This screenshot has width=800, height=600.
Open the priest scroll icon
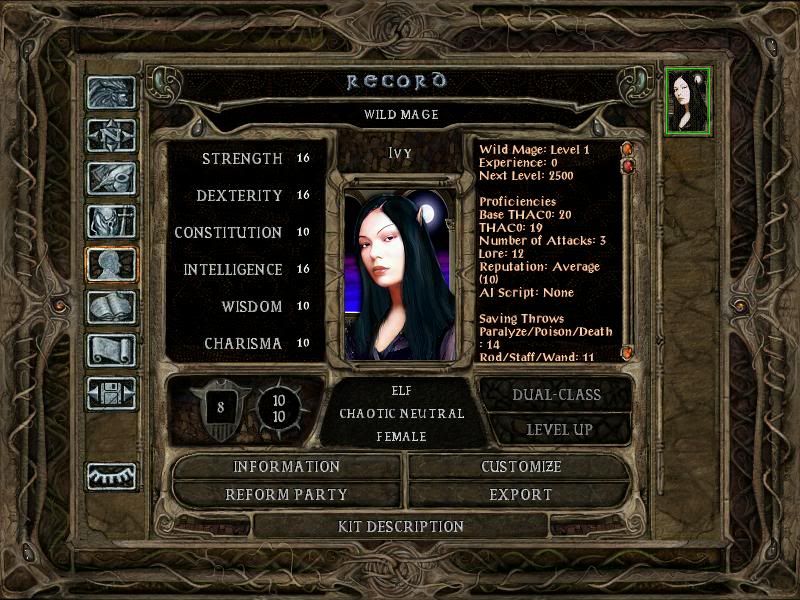(x=111, y=351)
